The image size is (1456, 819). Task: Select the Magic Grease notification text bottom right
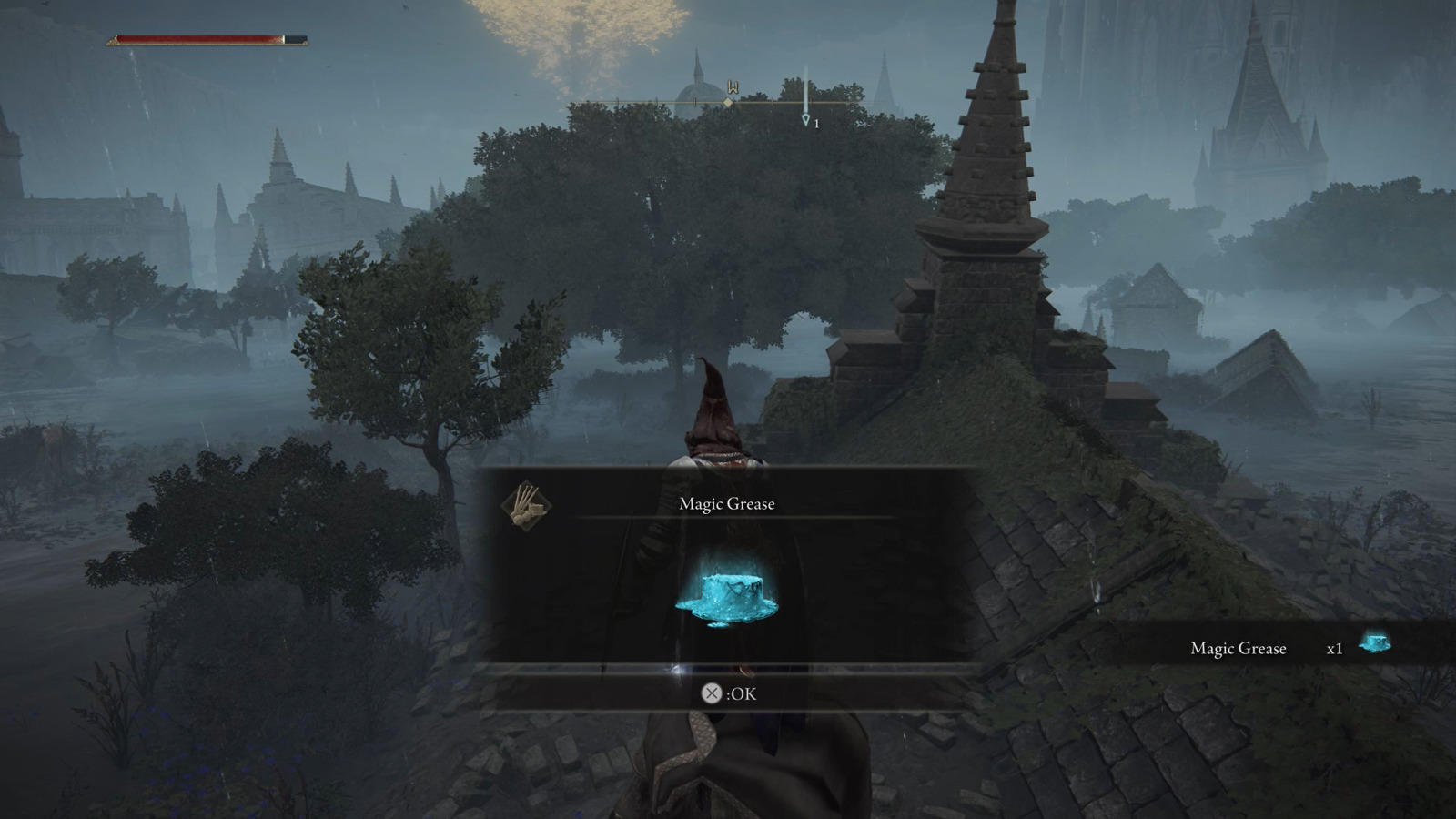coord(1238,648)
